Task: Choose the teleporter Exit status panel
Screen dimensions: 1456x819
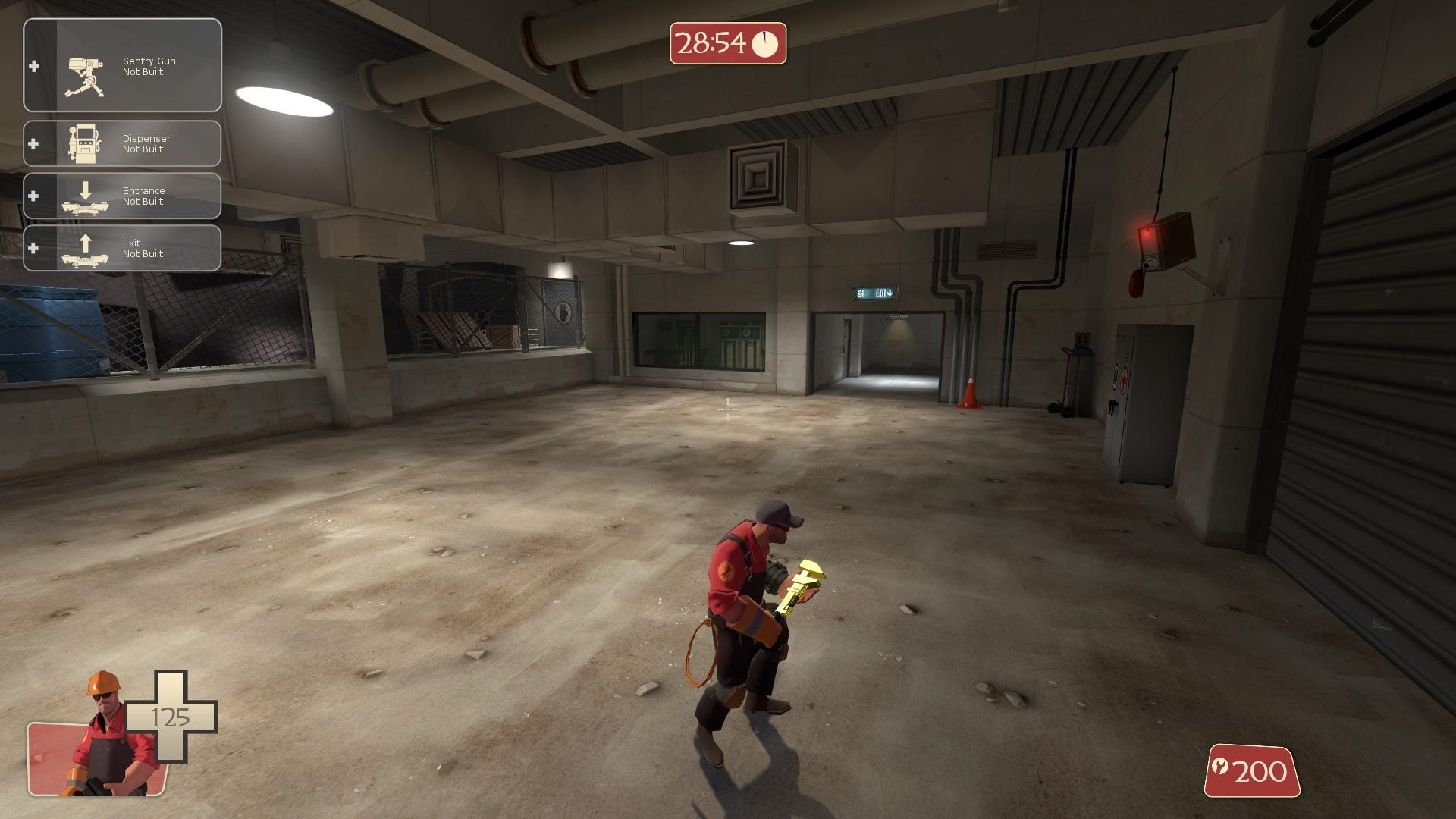Action: 123,248
